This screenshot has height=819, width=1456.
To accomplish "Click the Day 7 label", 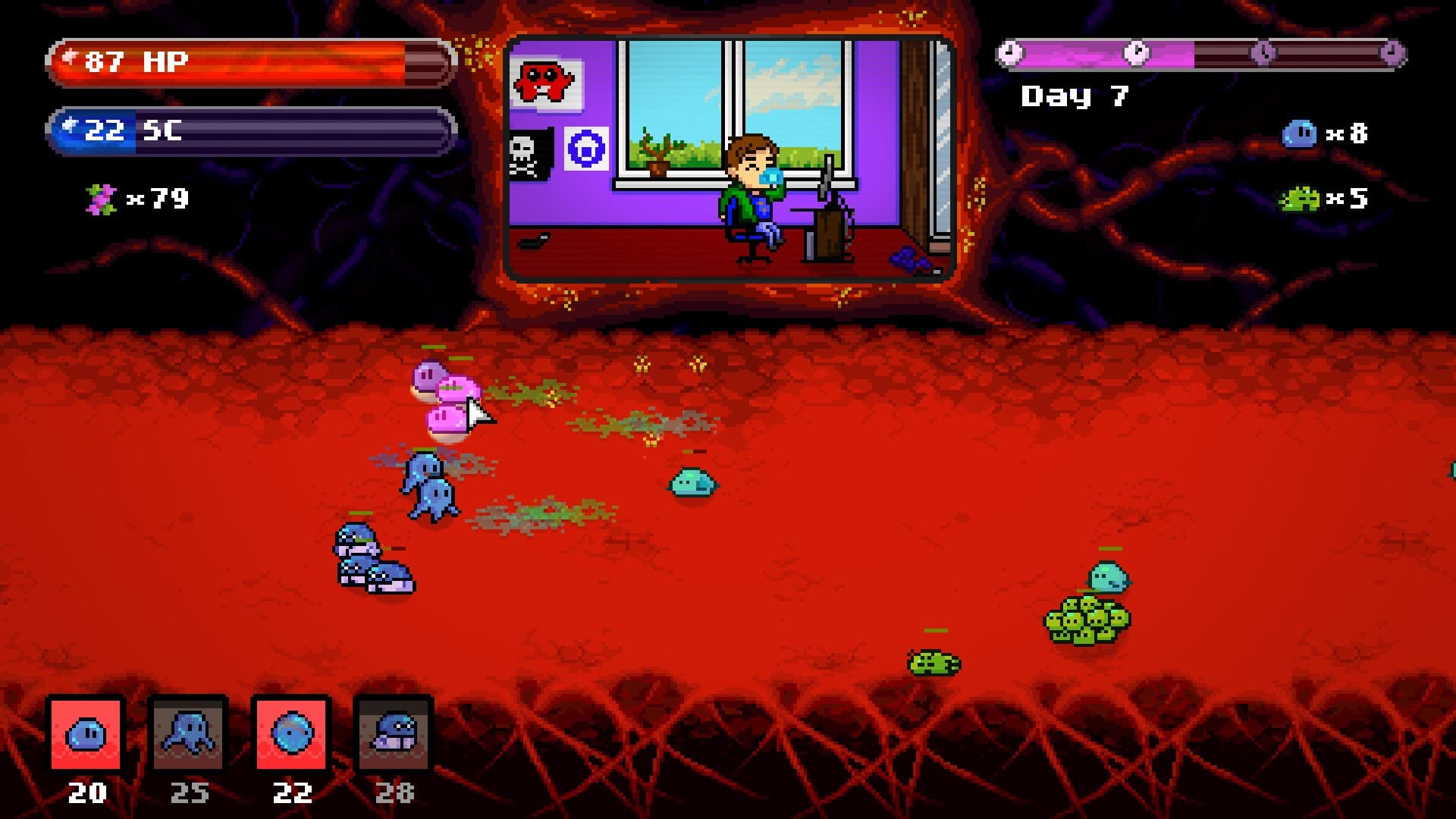I will click(1075, 96).
